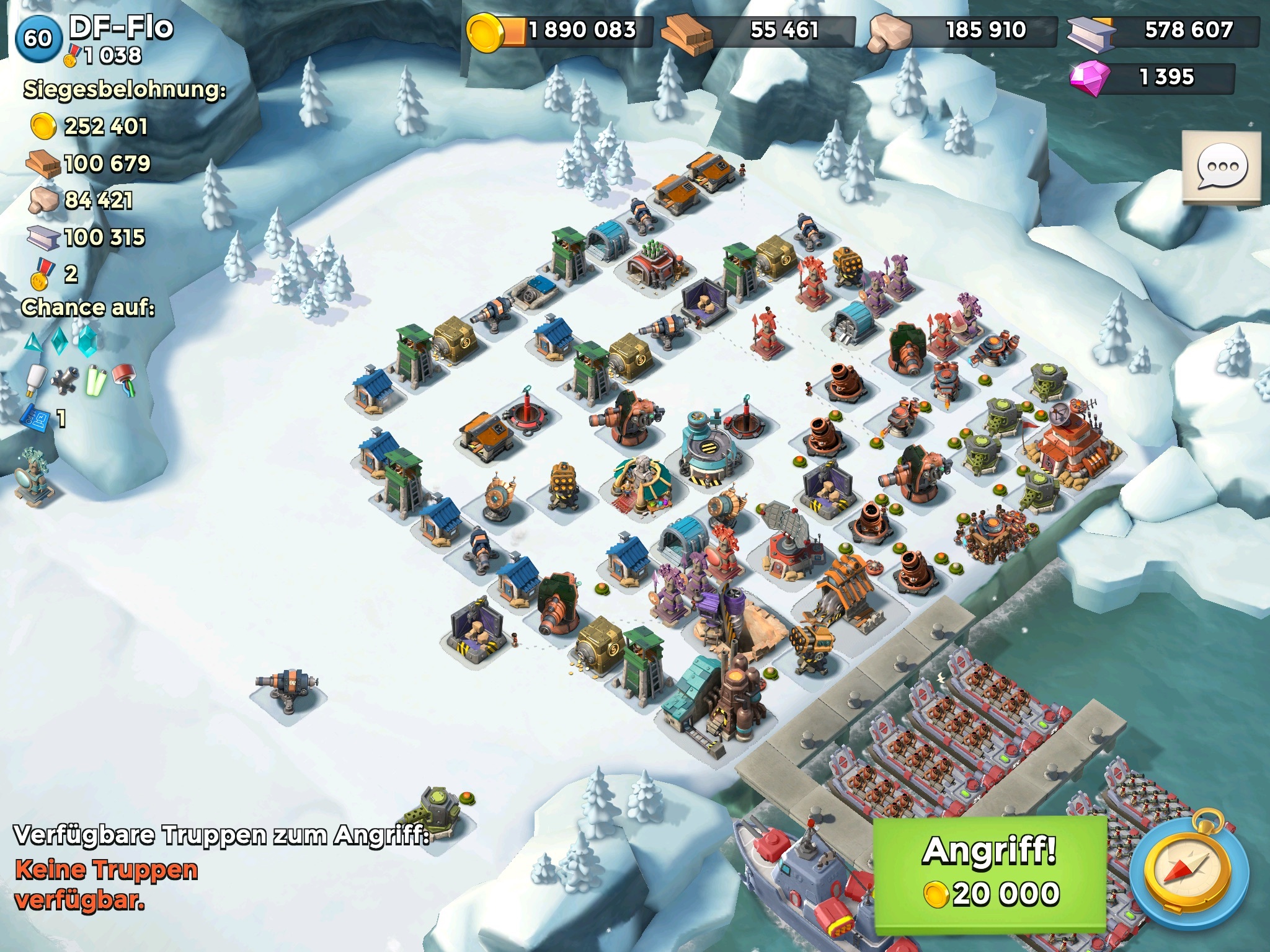Tap the level 60 player badge
The height and width of the screenshot is (952, 1270).
point(38,38)
